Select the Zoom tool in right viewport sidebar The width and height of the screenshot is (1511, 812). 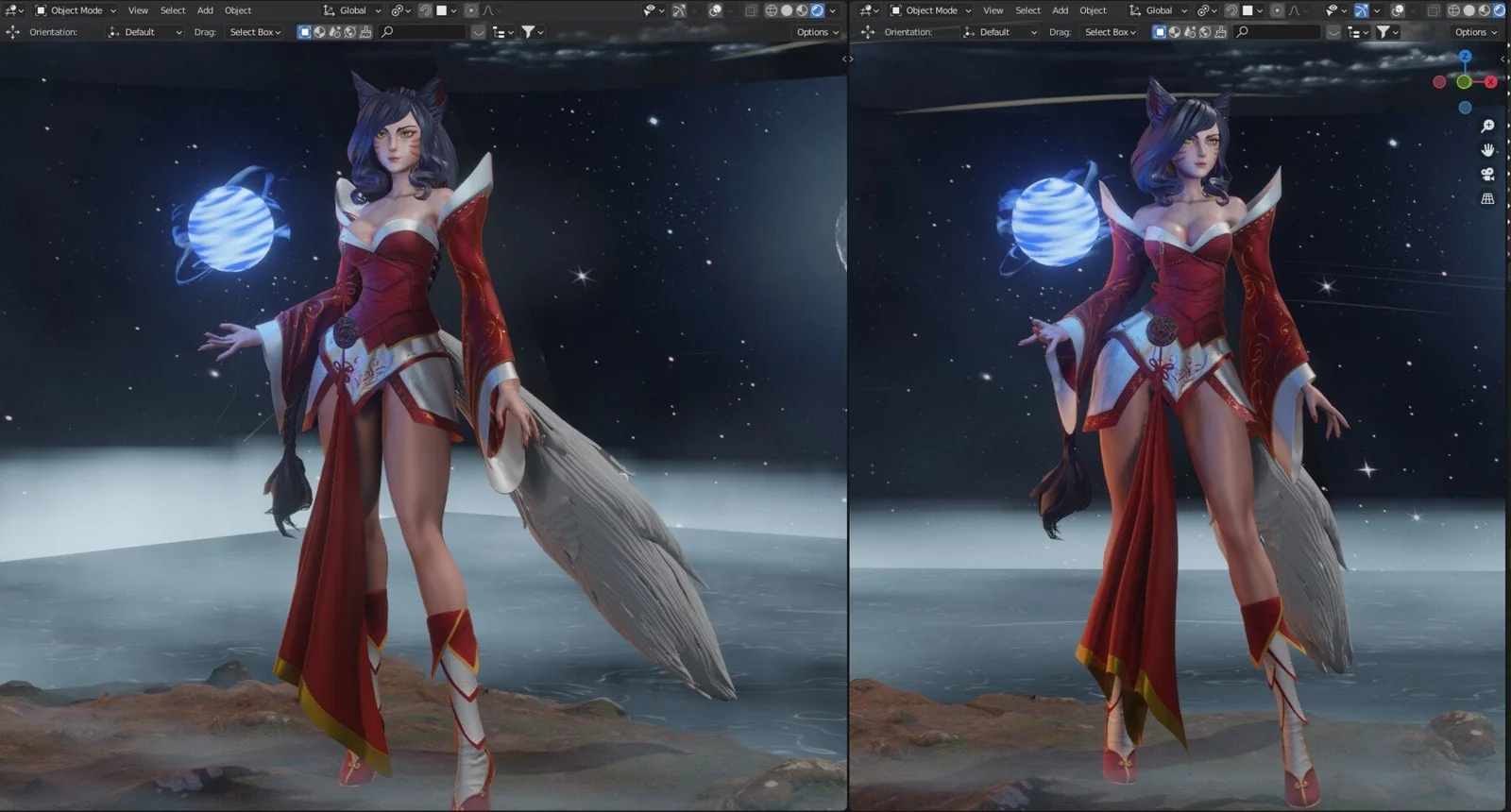pyautogui.click(x=1487, y=126)
